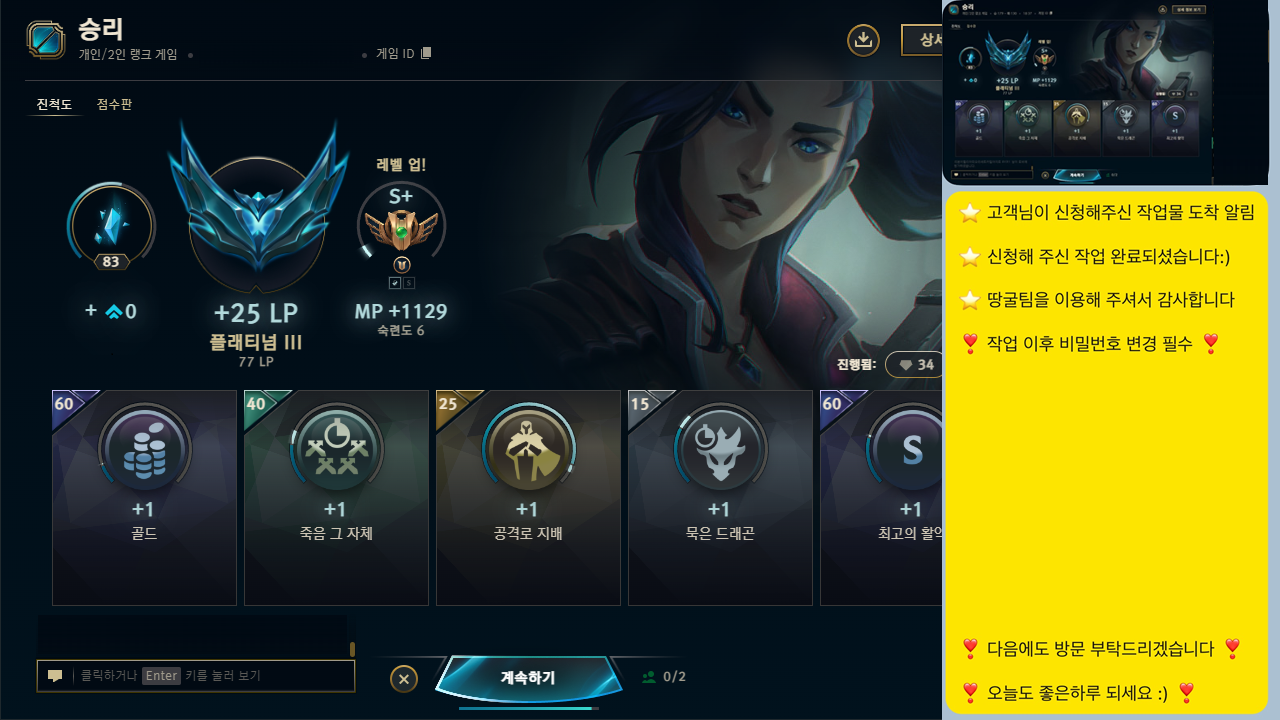
Task: Click the chat speech bubble icon
Action: pyautogui.click(x=55, y=675)
